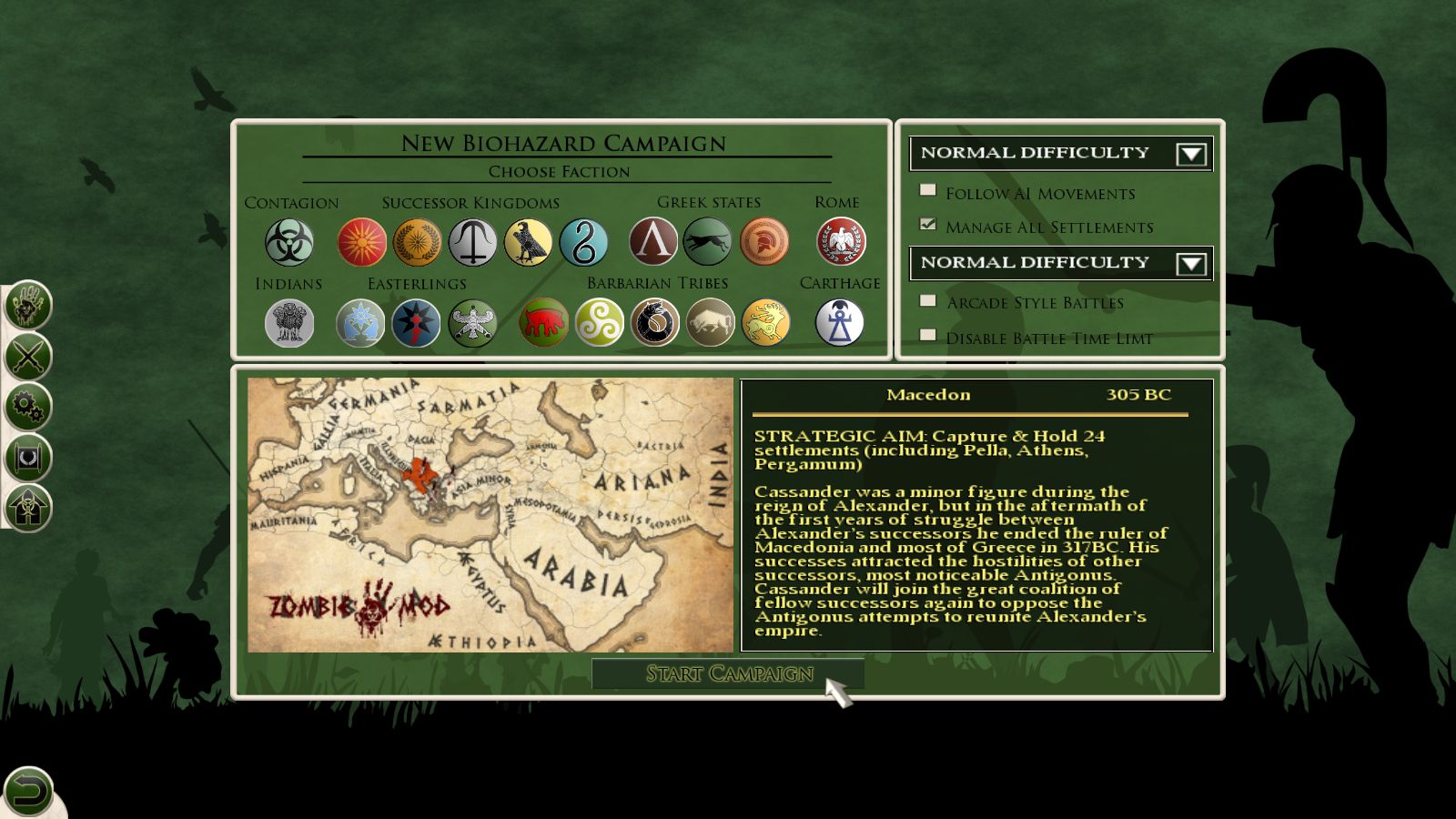Go back with the return arrow
The height and width of the screenshot is (819, 1456).
[x=28, y=790]
